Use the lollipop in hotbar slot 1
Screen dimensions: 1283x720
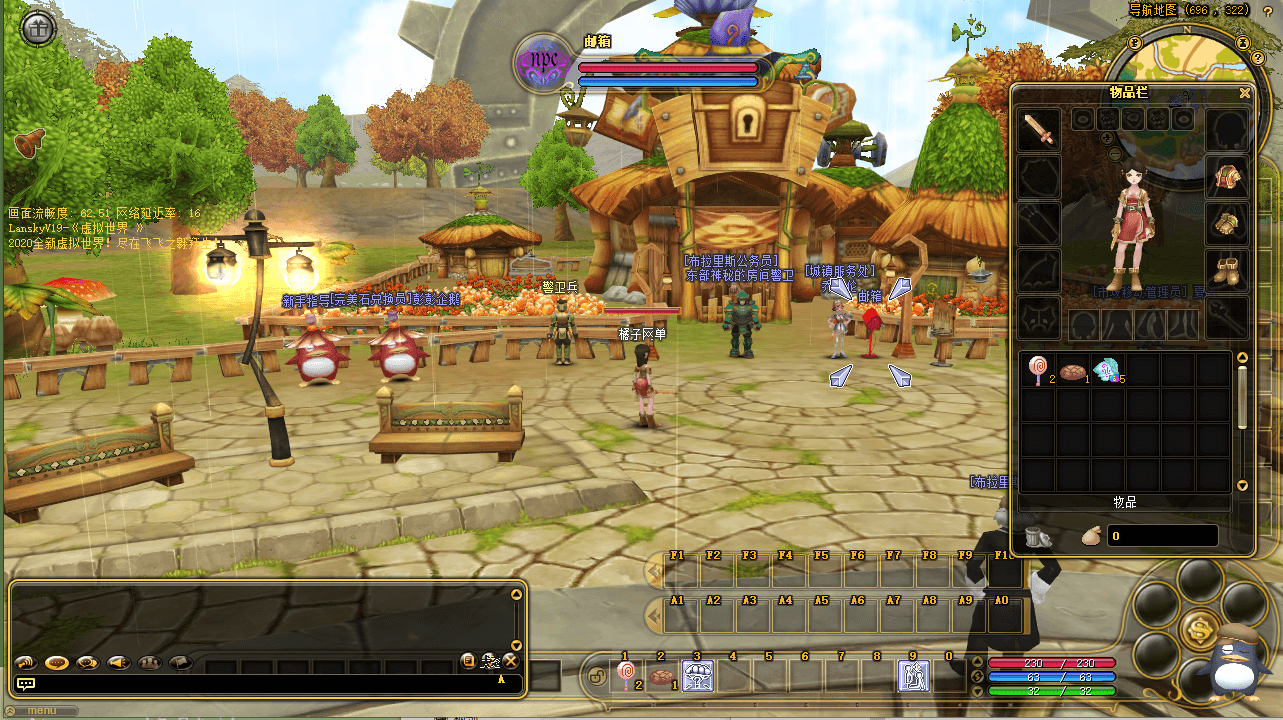(625, 676)
